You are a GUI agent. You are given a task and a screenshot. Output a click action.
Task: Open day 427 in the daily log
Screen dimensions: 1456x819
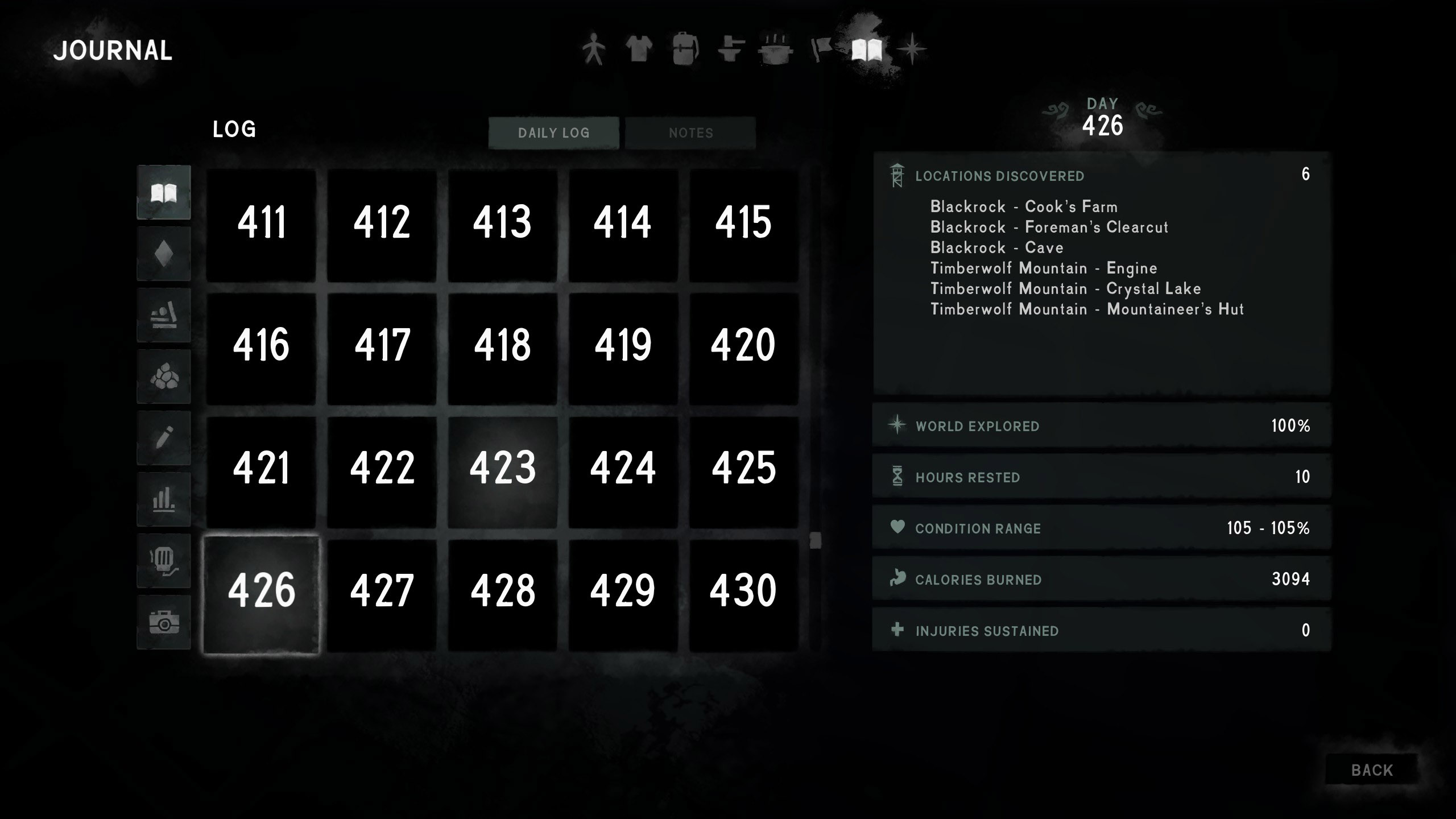point(382,591)
